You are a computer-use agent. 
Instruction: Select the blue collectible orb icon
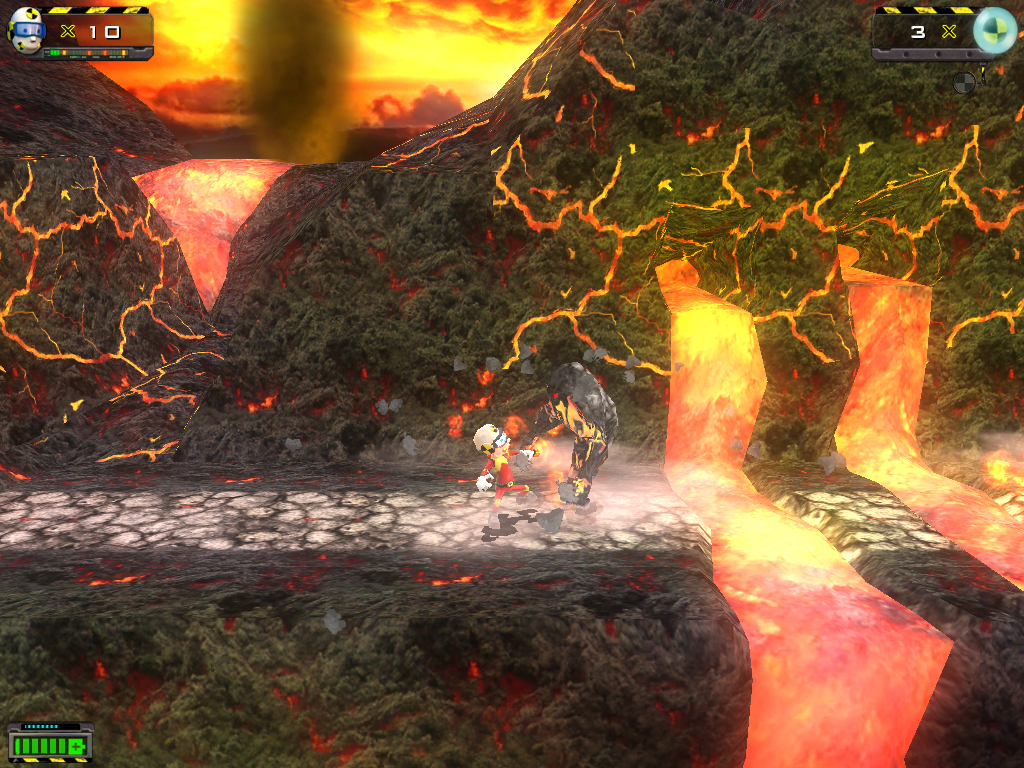993,30
